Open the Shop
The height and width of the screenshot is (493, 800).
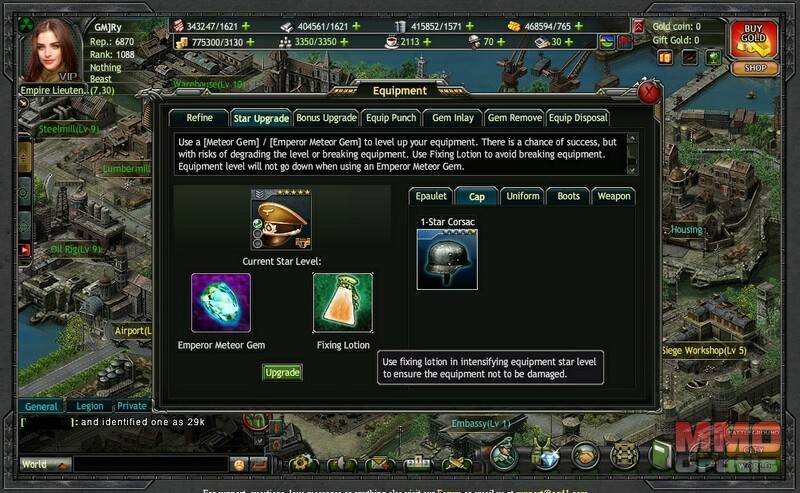(754, 69)
